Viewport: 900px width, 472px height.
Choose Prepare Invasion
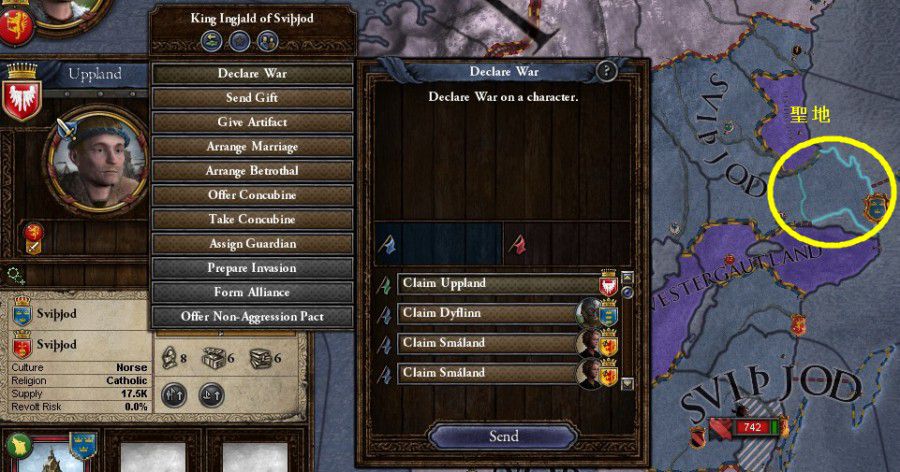tap(252, 268)
